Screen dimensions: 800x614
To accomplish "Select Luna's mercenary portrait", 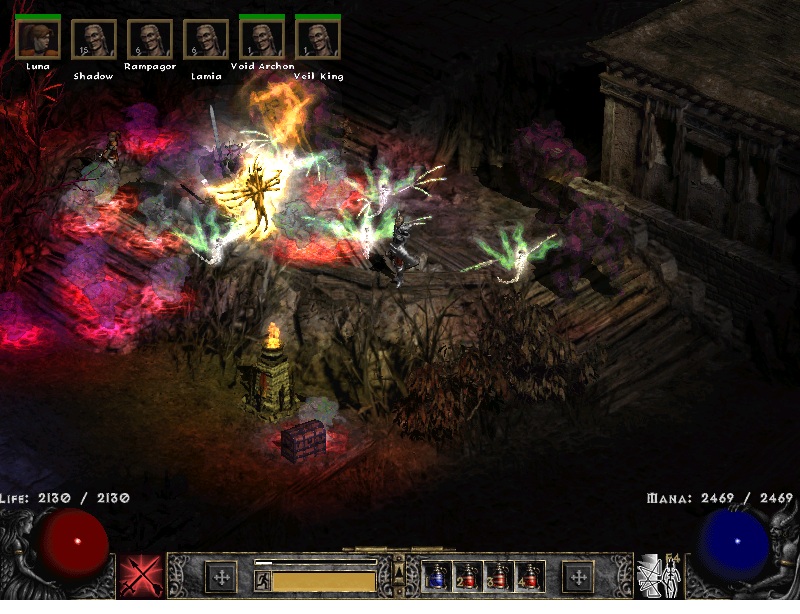I will coord(38,39).
